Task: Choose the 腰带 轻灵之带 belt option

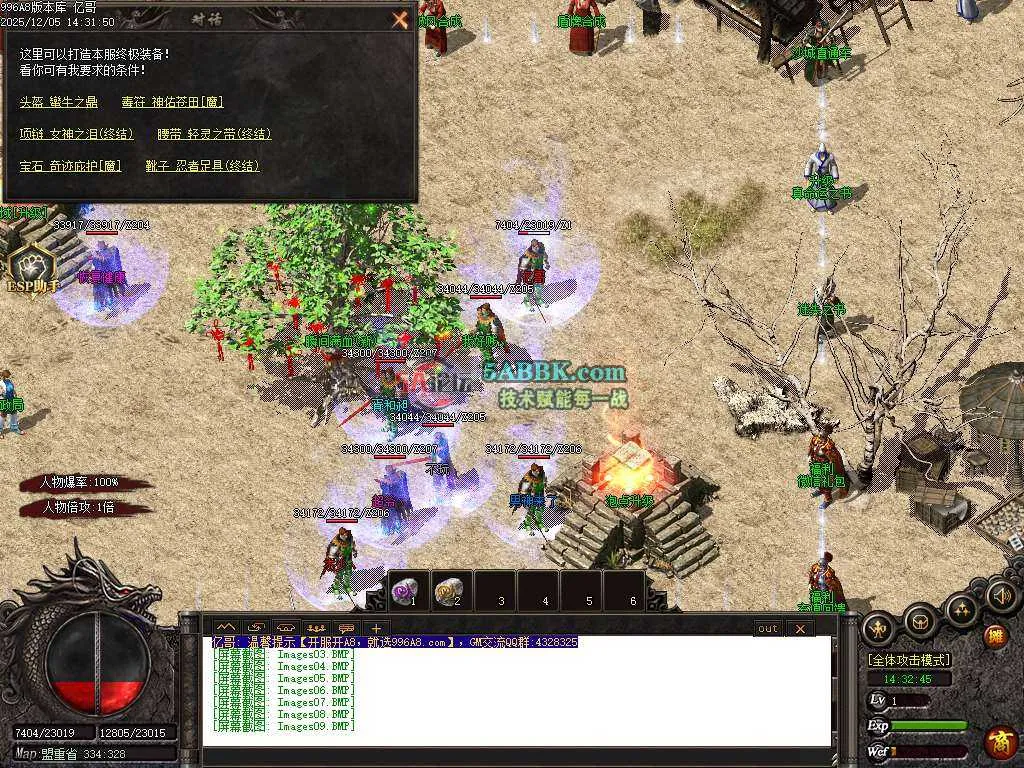Action: point(214,134)
